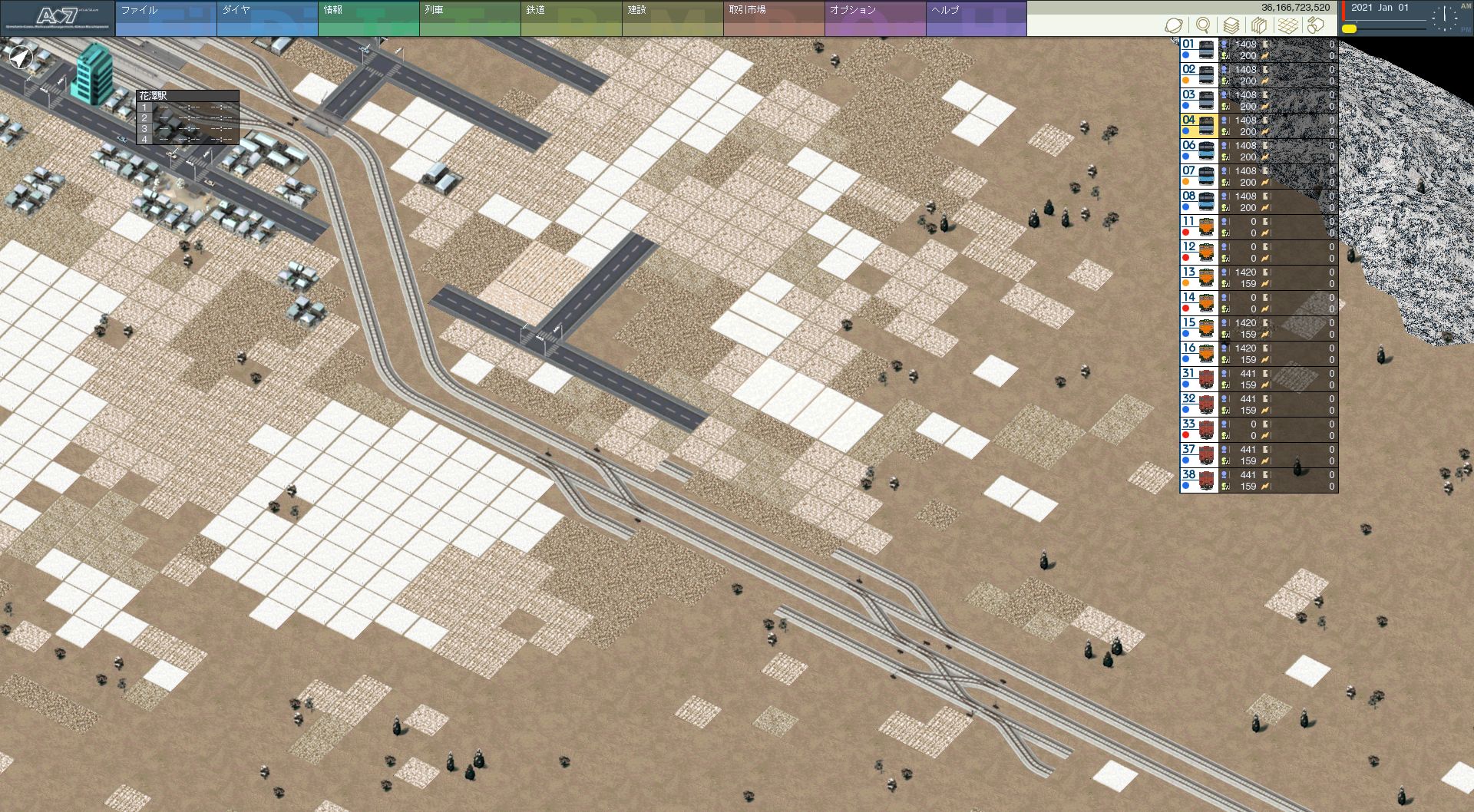
Task: Click the camera view icon
Action: (x=1317, y=25)
